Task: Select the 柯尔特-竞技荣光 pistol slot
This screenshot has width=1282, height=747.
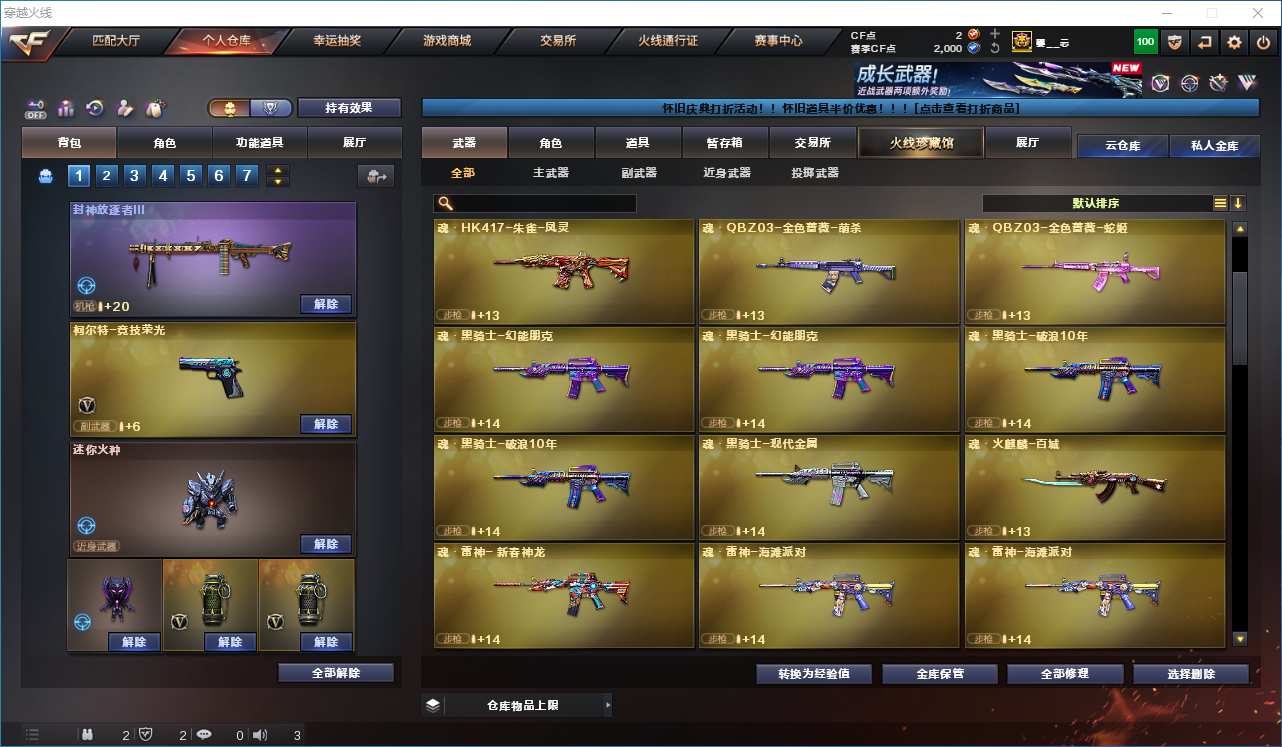Action: pyautogui.click(x=213, y=378)
